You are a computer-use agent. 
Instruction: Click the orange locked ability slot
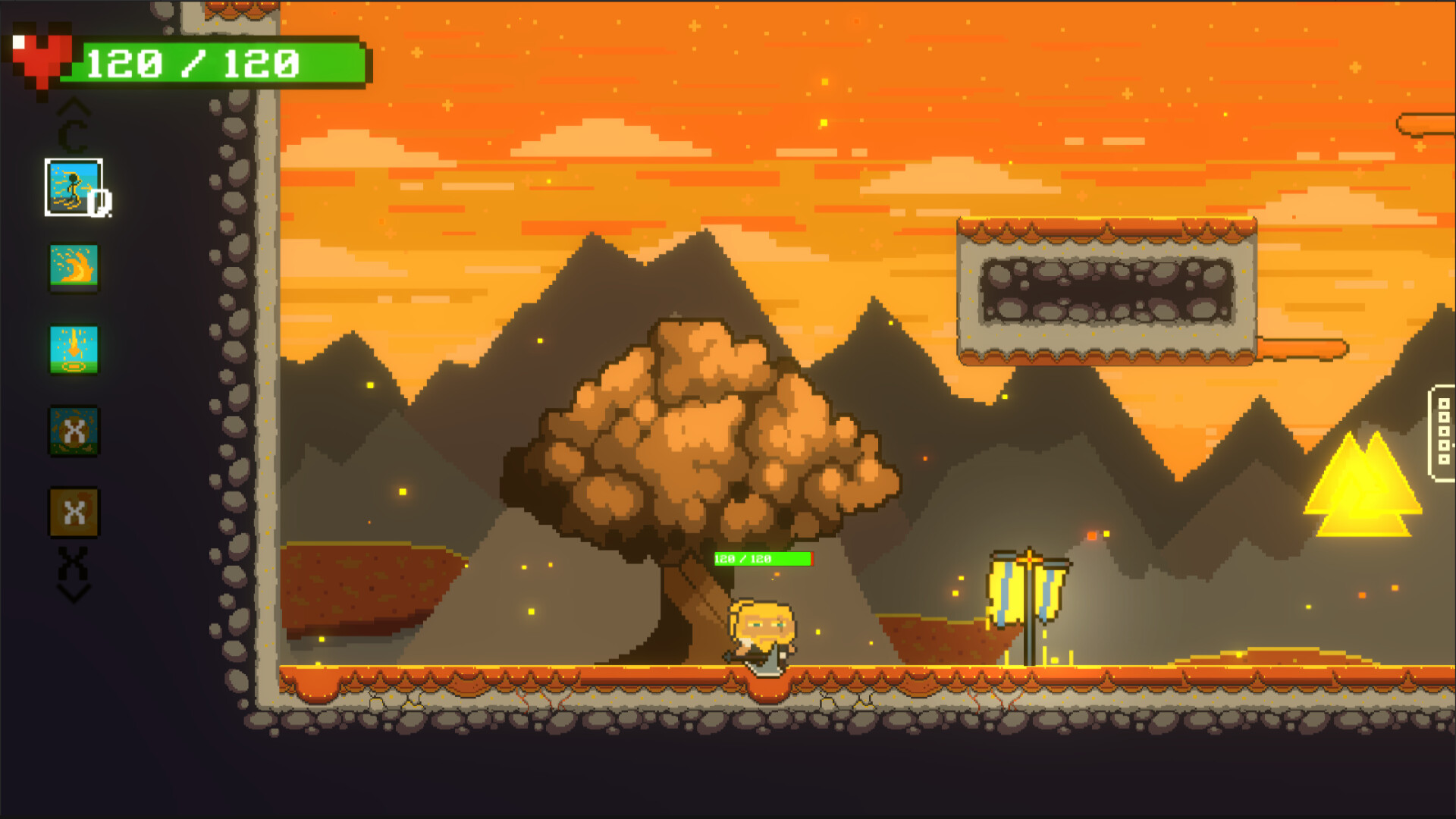[74, 513]
